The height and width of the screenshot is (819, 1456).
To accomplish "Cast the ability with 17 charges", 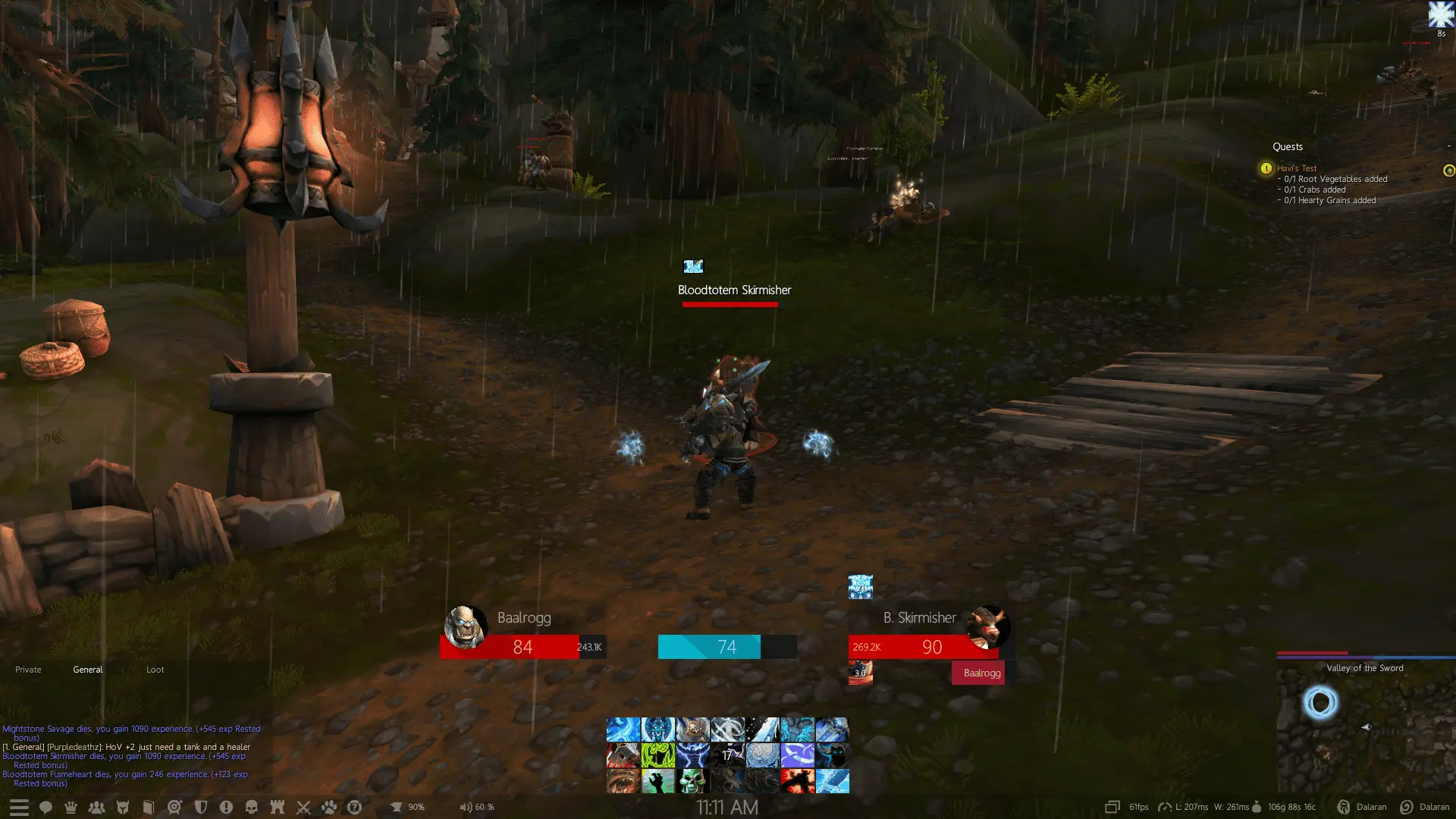I will click(727, 755).
